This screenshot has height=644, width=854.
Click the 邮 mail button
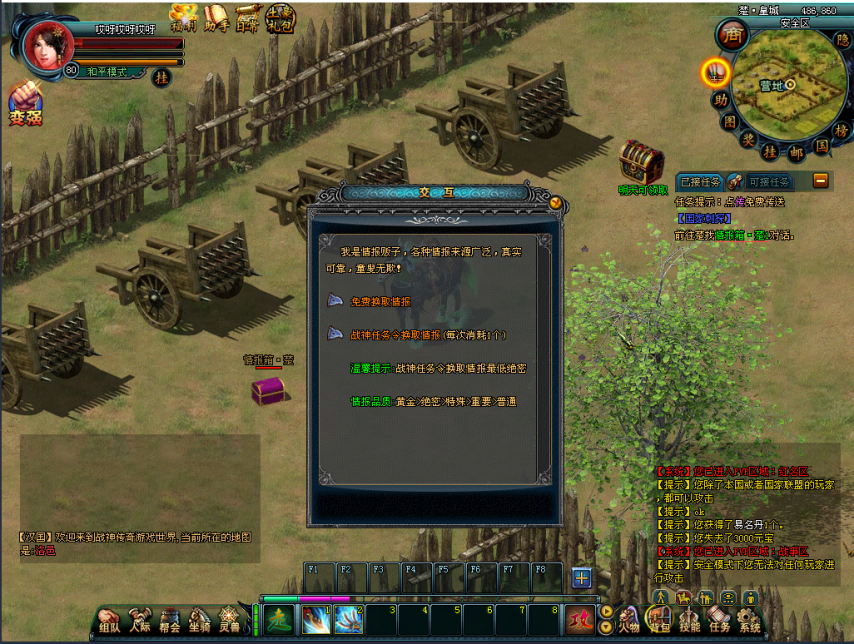[796, 152]
